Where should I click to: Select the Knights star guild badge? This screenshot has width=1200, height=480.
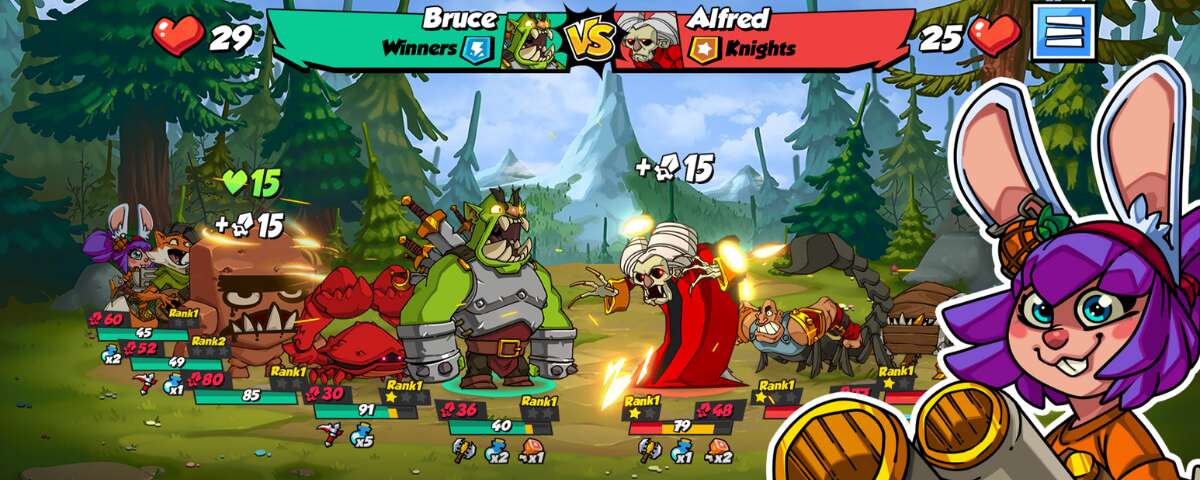pyautogui.click(x=704, y=48)
